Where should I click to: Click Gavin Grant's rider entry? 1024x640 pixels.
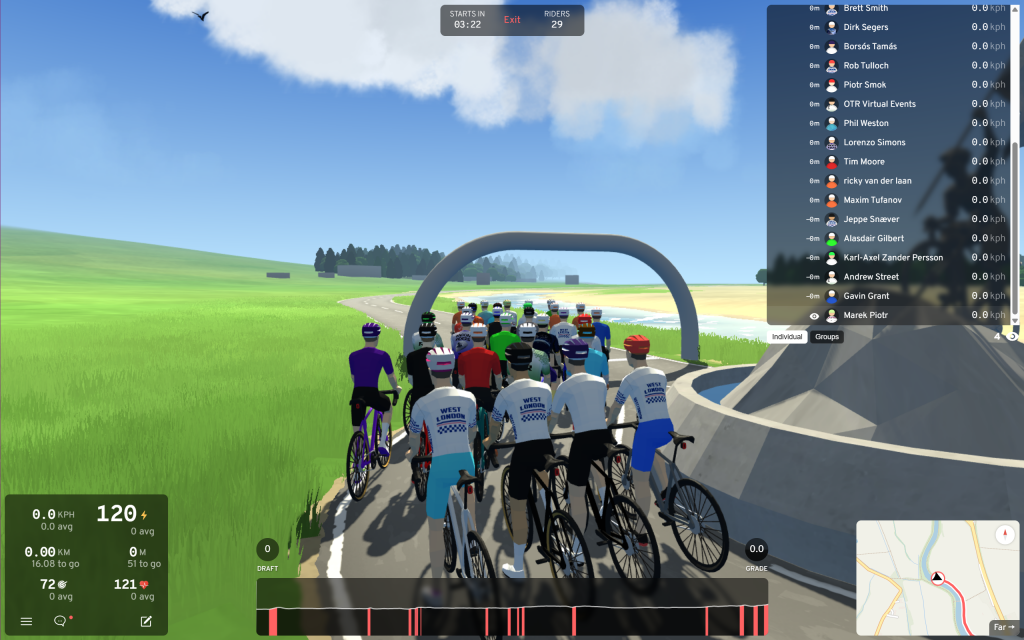(866, 296)
